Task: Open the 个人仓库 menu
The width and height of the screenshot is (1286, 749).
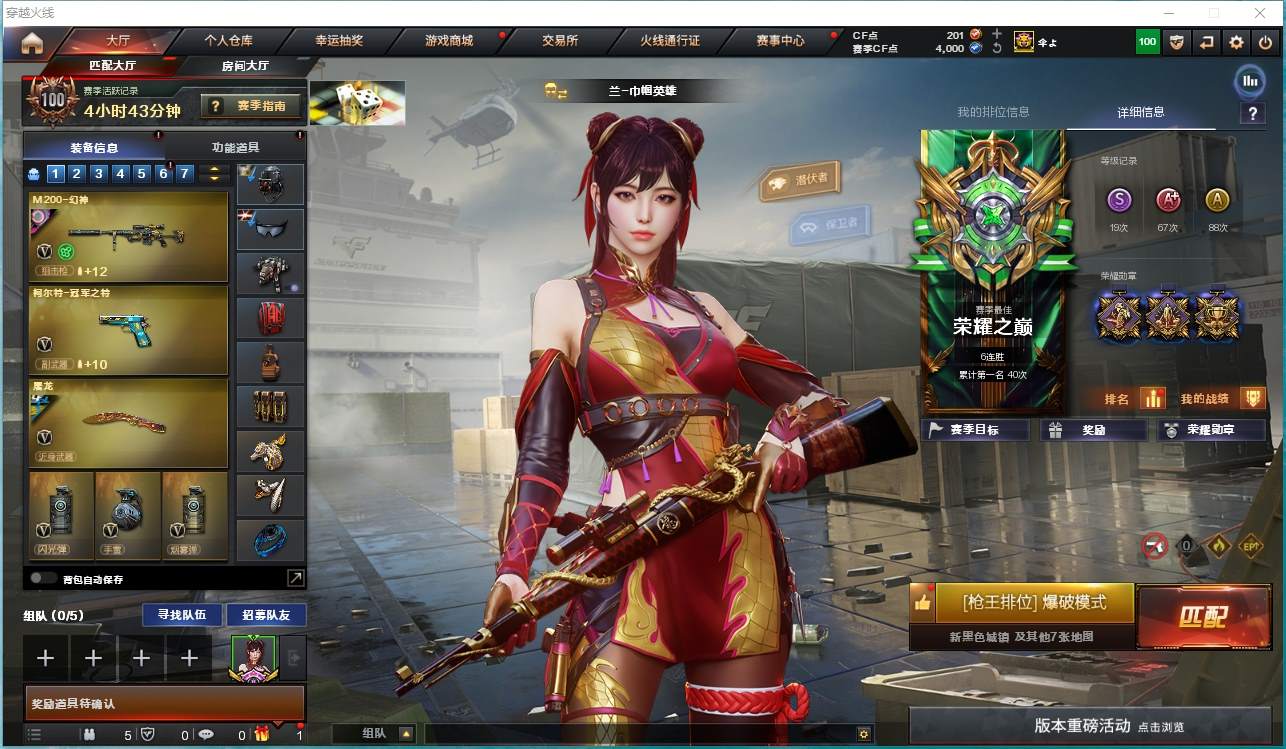Action: coord(228,41)
